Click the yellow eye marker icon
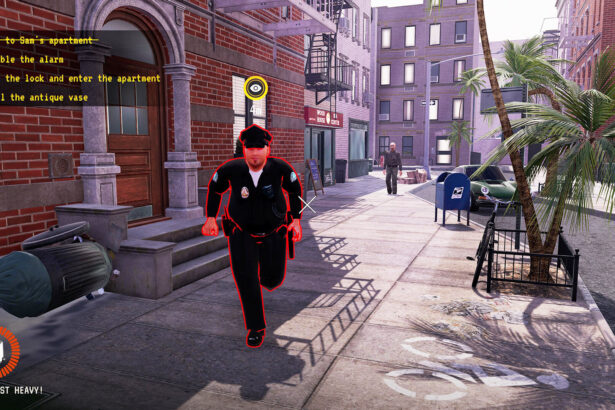Screen dimensions: 615x410 click(256, 88)
